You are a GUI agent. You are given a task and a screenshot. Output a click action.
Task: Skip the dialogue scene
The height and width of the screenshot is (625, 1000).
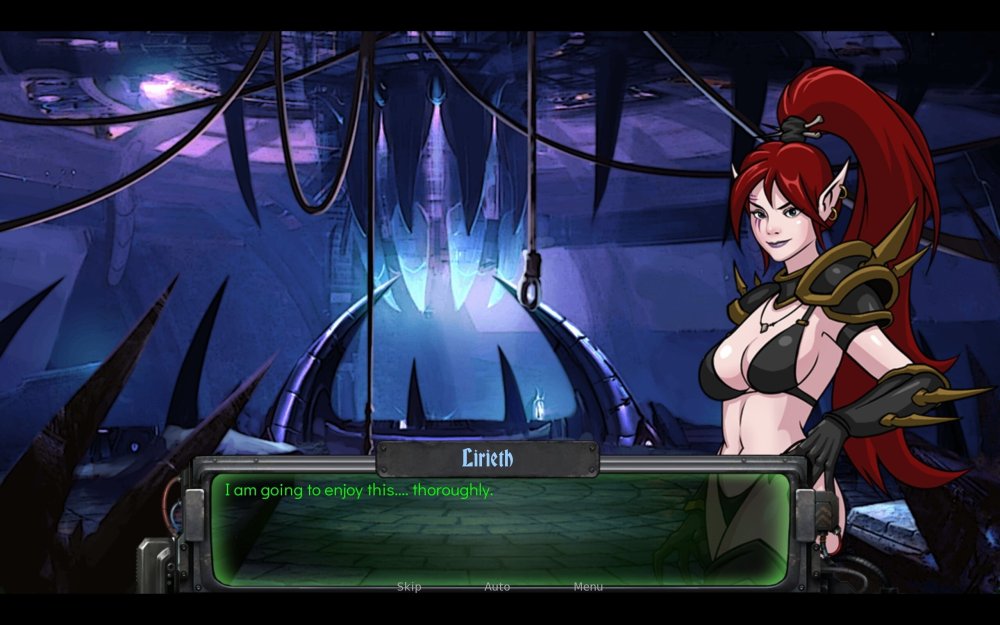click(x=409, y=587)
